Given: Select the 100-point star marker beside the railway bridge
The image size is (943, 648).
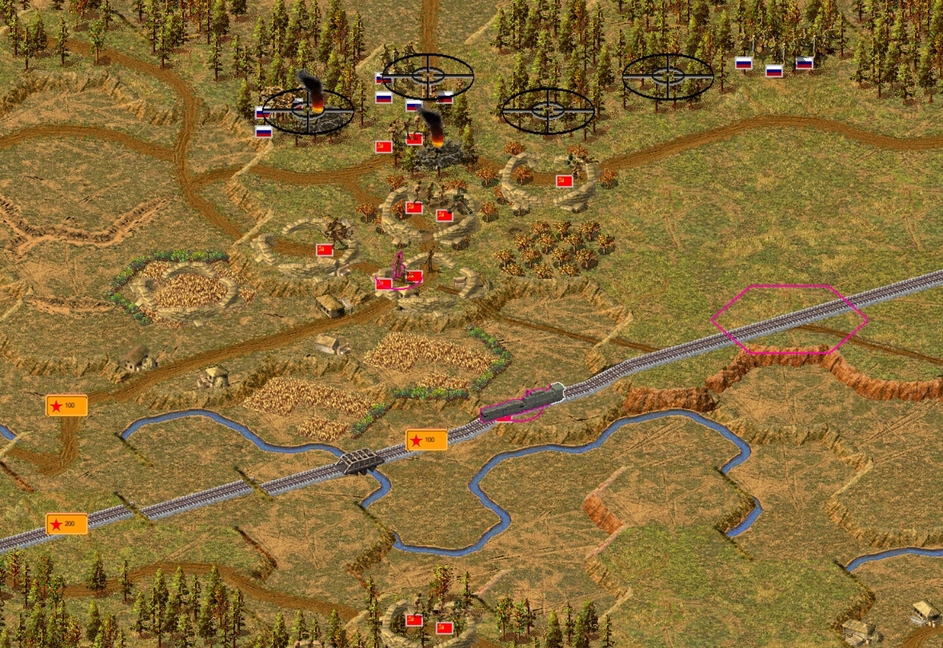Looking at the screenshot, I should tap(426, 440).
